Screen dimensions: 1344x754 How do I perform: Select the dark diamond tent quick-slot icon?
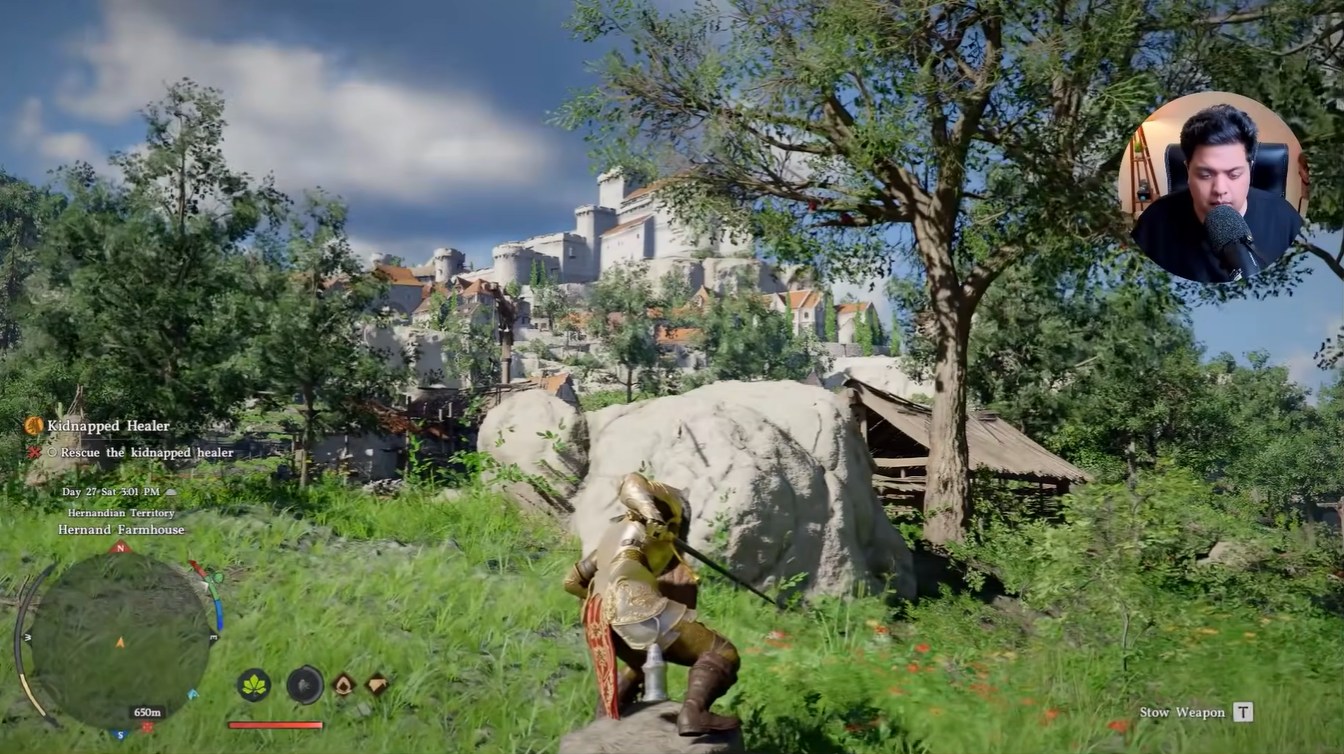point(378,685)
